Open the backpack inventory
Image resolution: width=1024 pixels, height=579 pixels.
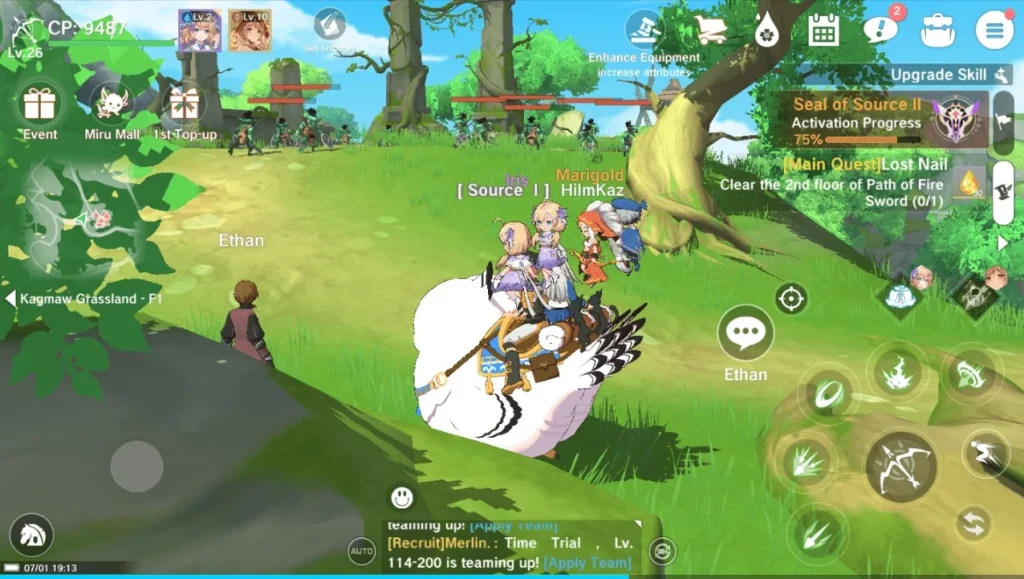[x=938, y=30]
